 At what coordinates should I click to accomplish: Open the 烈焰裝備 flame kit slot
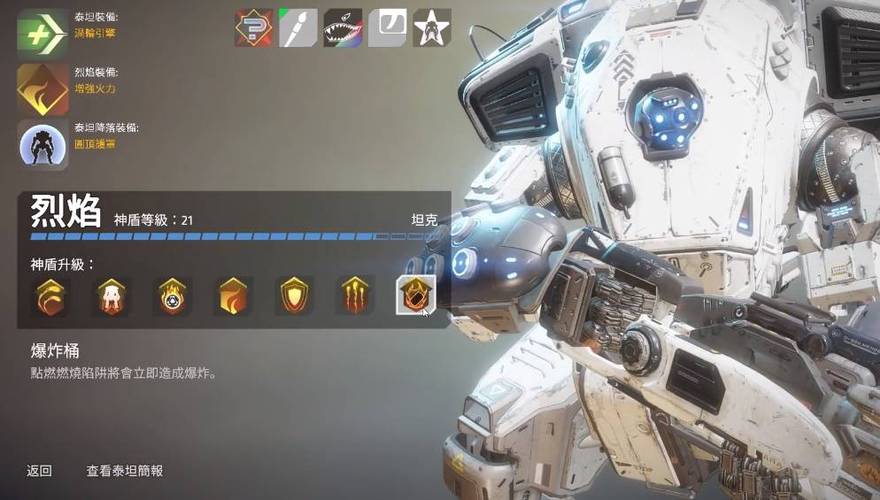point(43,88)
